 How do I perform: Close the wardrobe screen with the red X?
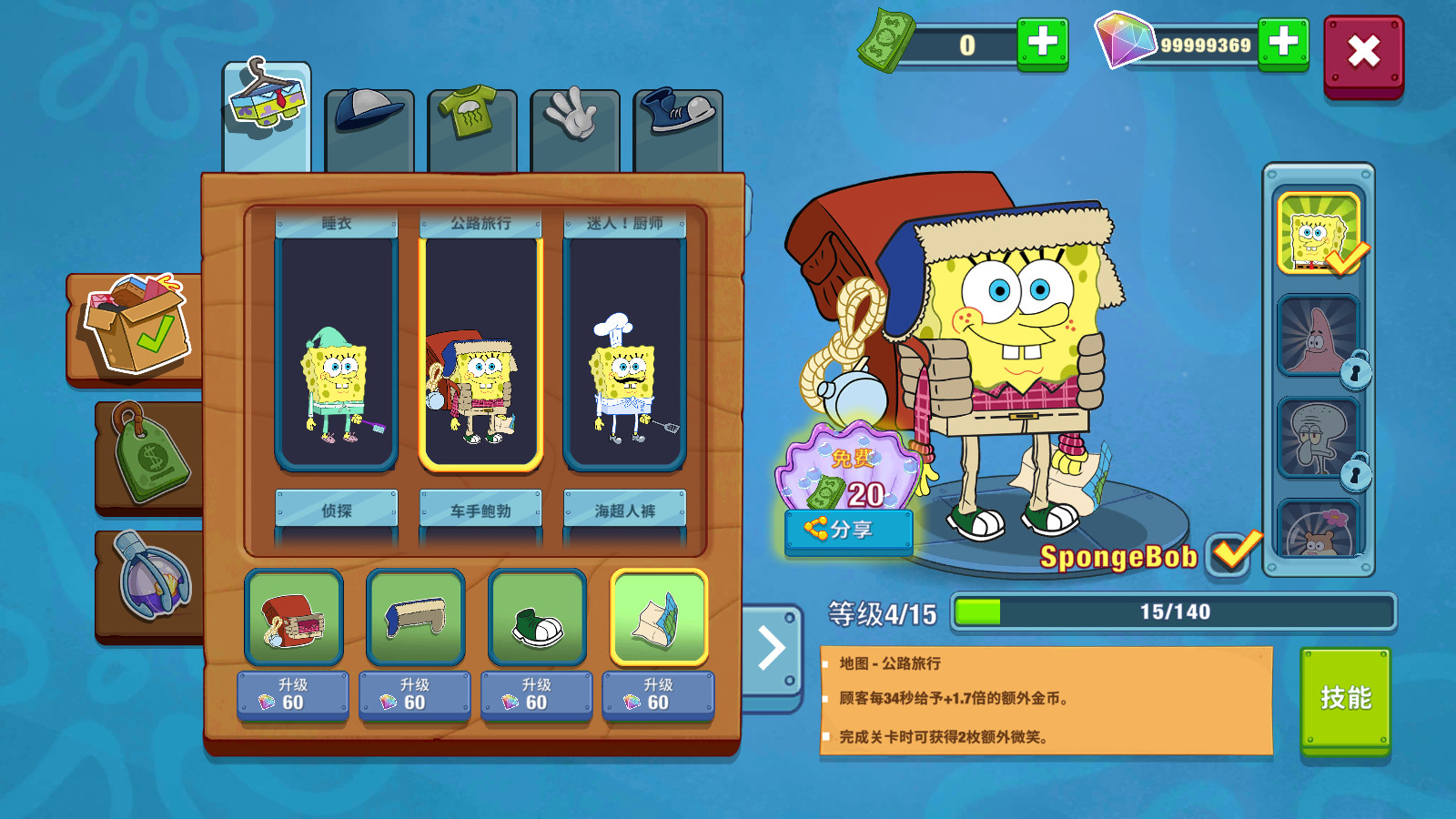(x=1362, y=54)
